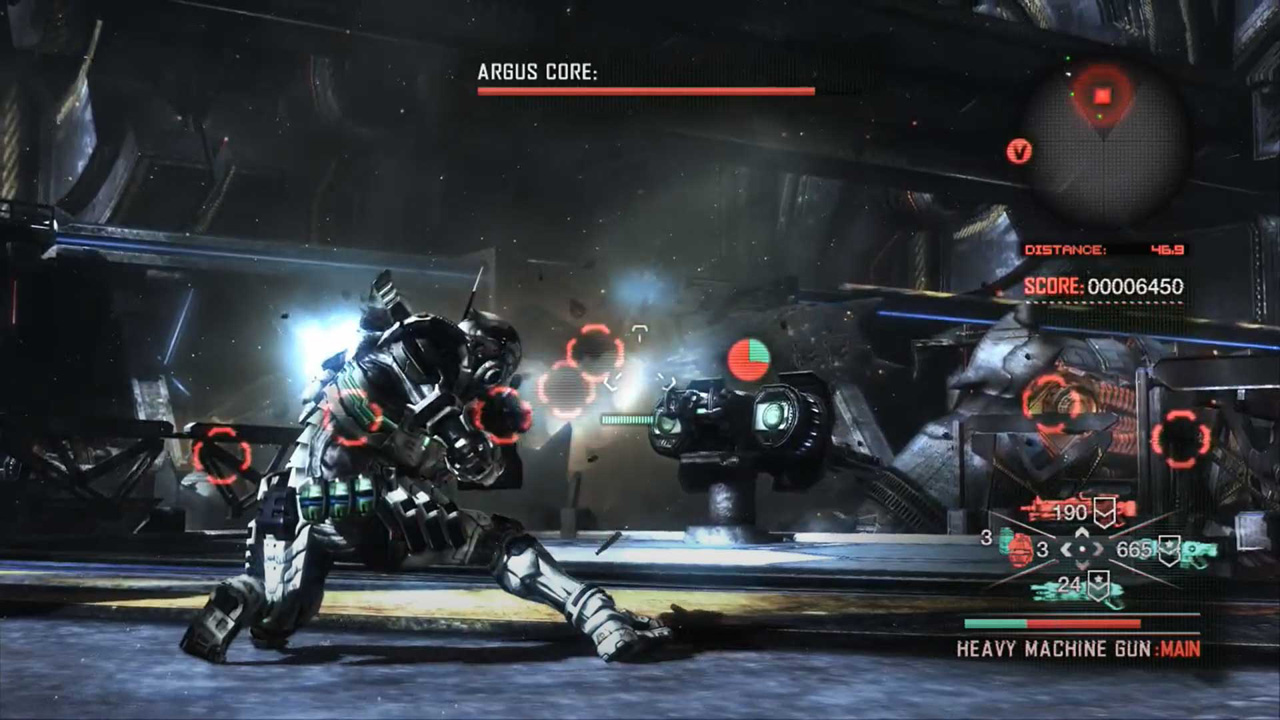This screenshot has width=1280, height=720.
Task: Select the red grenade slot
Action: click(x=1019, y=550)
